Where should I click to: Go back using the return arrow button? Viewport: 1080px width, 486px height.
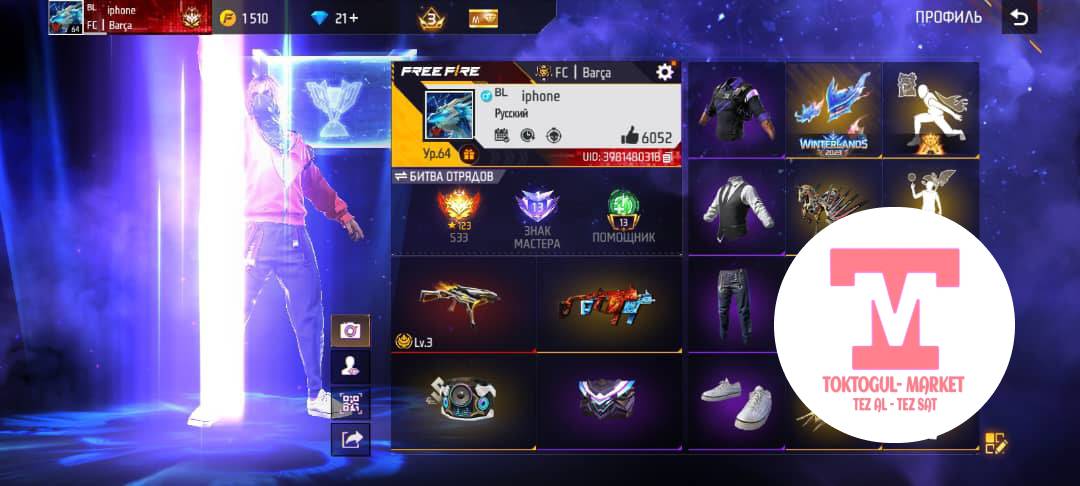pos(1018,18)
